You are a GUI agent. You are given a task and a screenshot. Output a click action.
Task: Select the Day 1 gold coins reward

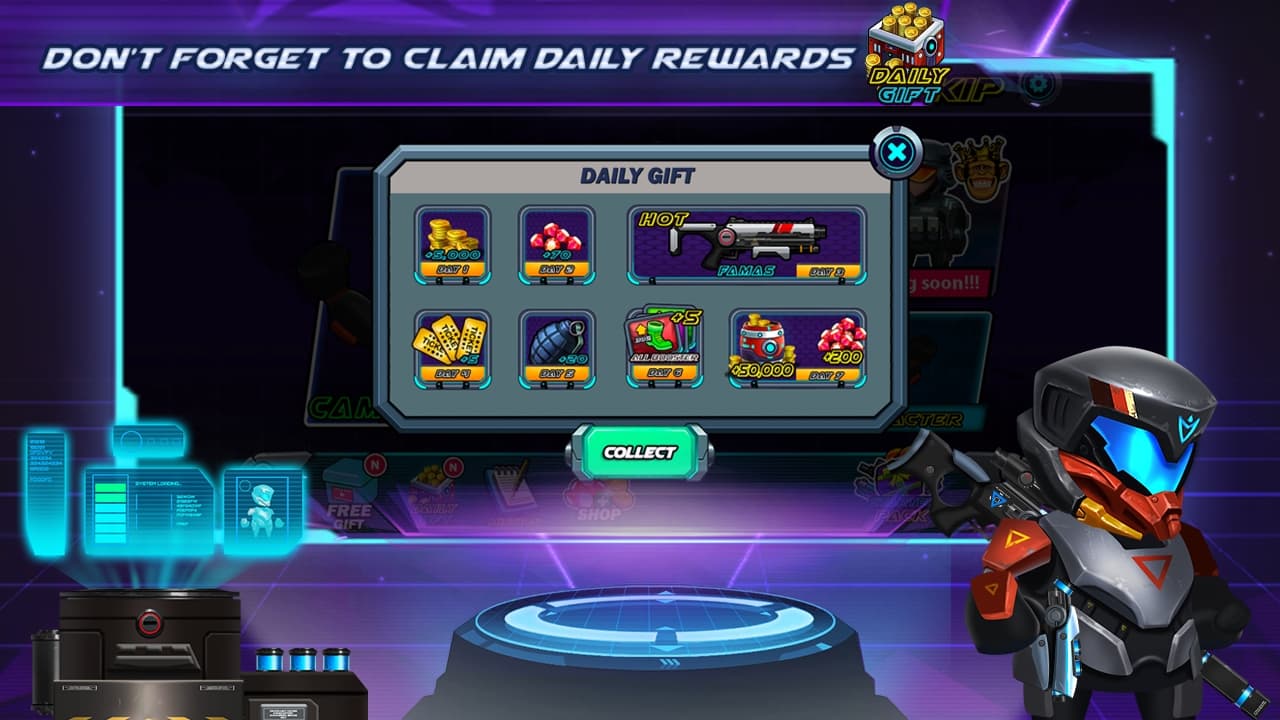tap(452, 244)
